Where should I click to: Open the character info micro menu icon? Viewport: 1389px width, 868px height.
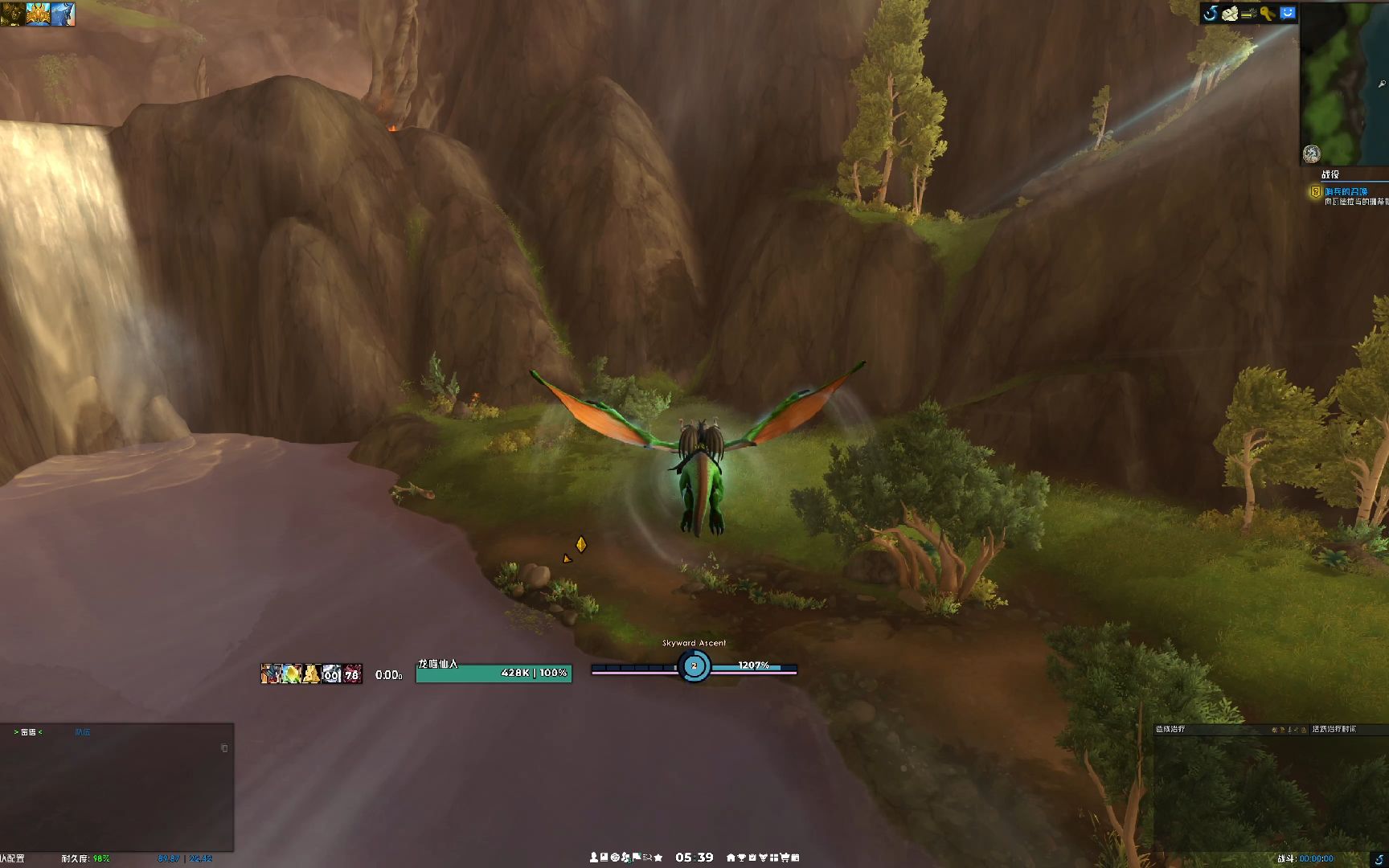click(594, 858)
